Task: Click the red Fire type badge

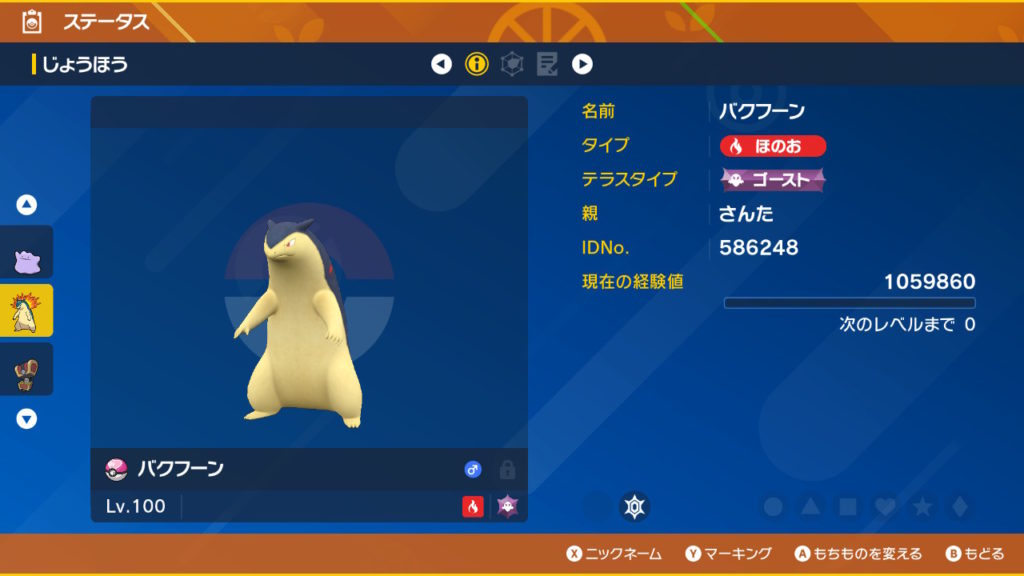Action: [x=773, y=146]
